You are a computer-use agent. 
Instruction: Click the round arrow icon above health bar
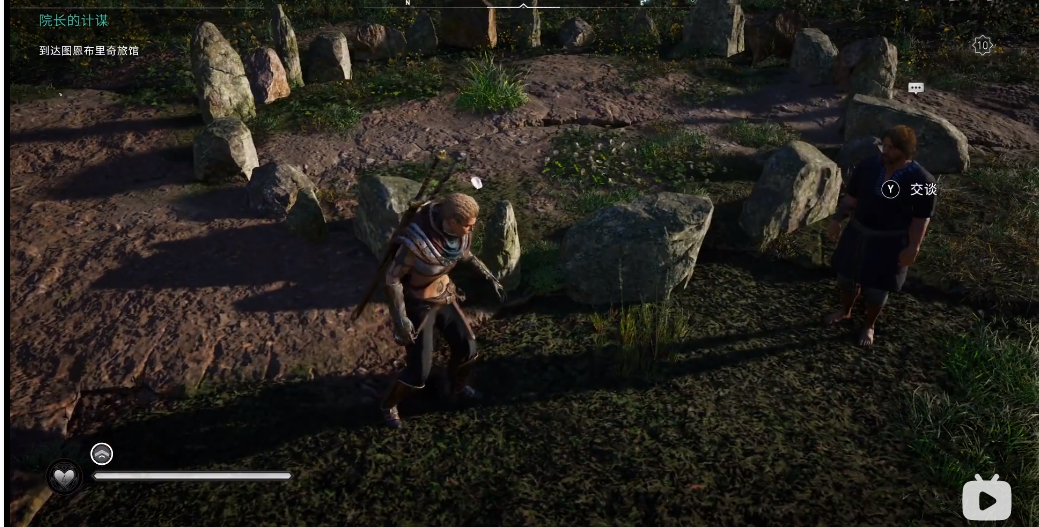[x=102, y=454]
